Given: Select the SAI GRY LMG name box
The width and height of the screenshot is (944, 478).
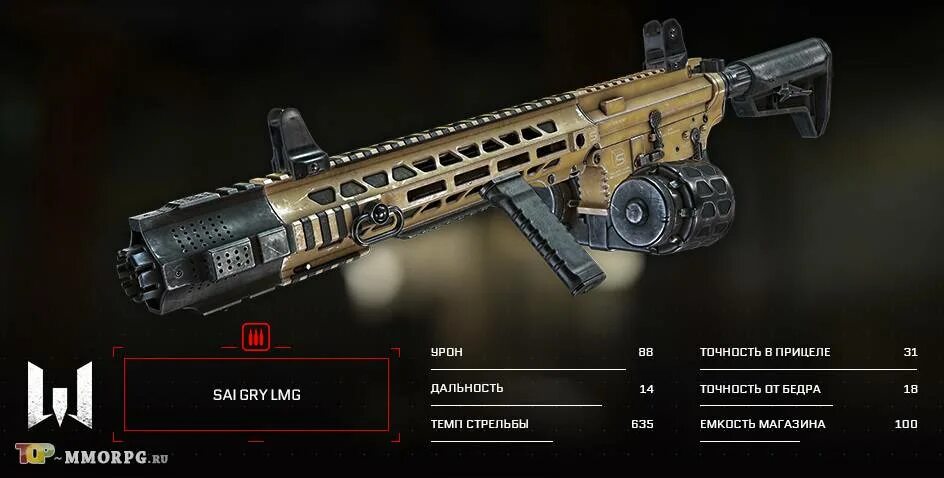Looking at the screenshot, I should click(x=256, y=395).
